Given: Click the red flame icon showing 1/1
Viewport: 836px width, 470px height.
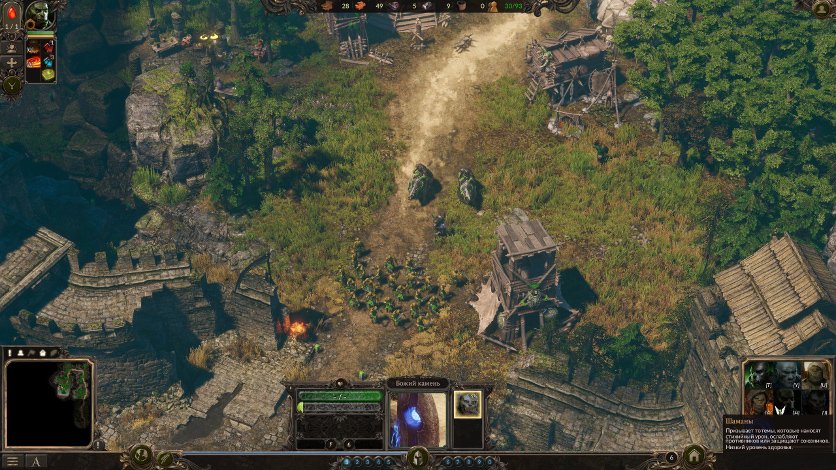Looking at the screenshot, I should [12, 18].
